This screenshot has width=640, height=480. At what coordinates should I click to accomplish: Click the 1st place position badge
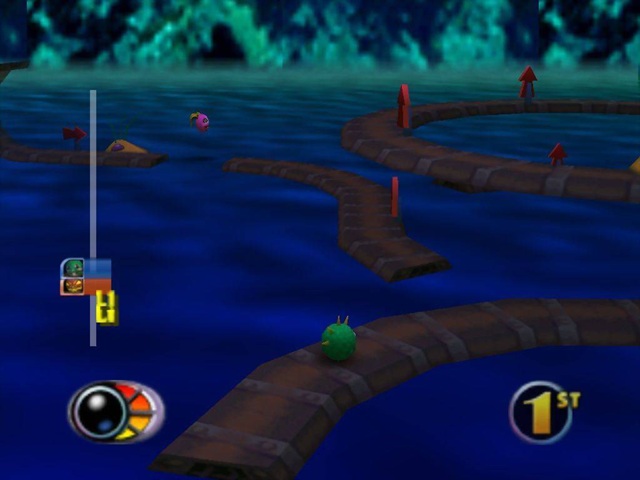point(543,411)
